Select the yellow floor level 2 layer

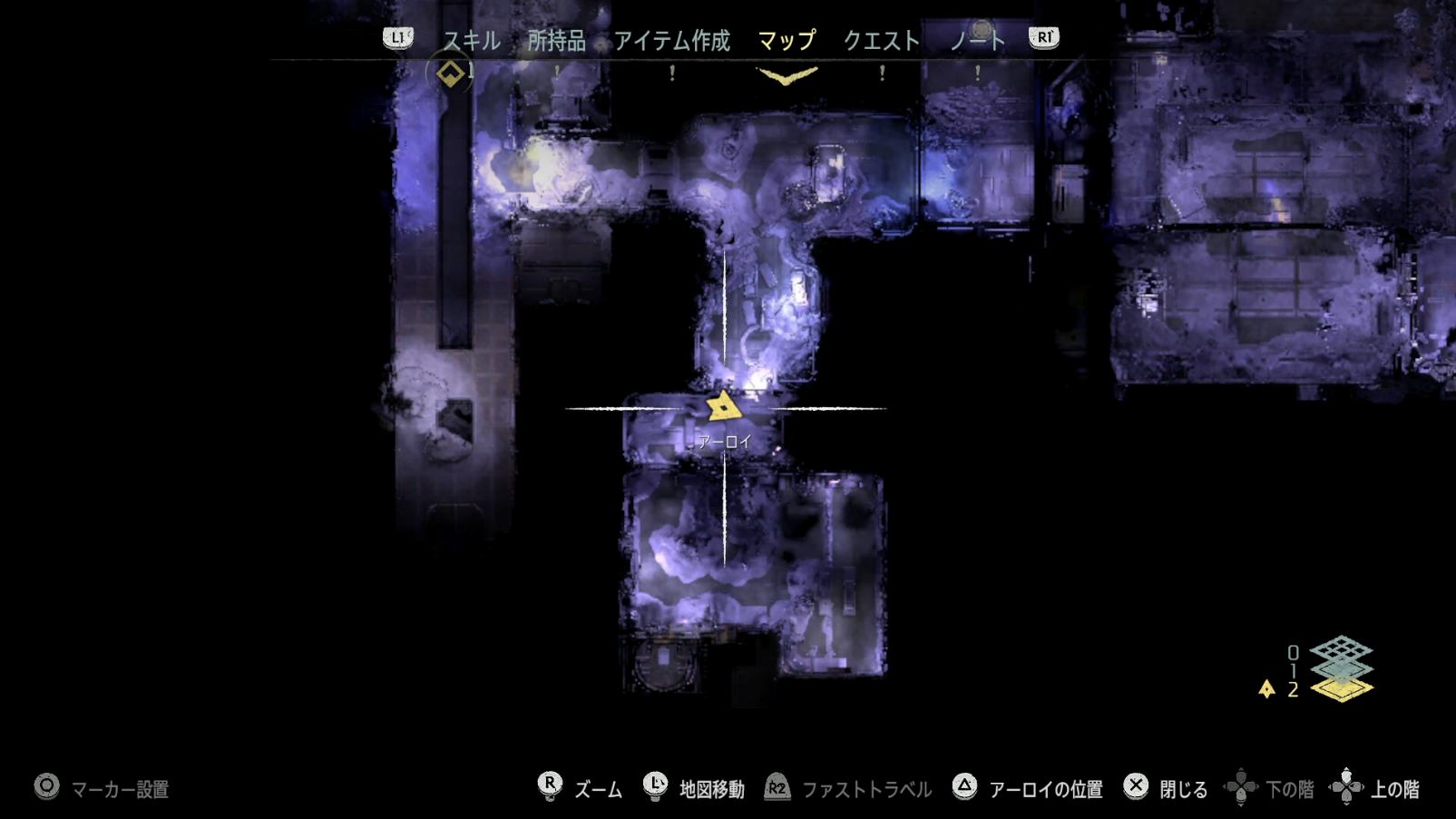(x=1343, y=691)
